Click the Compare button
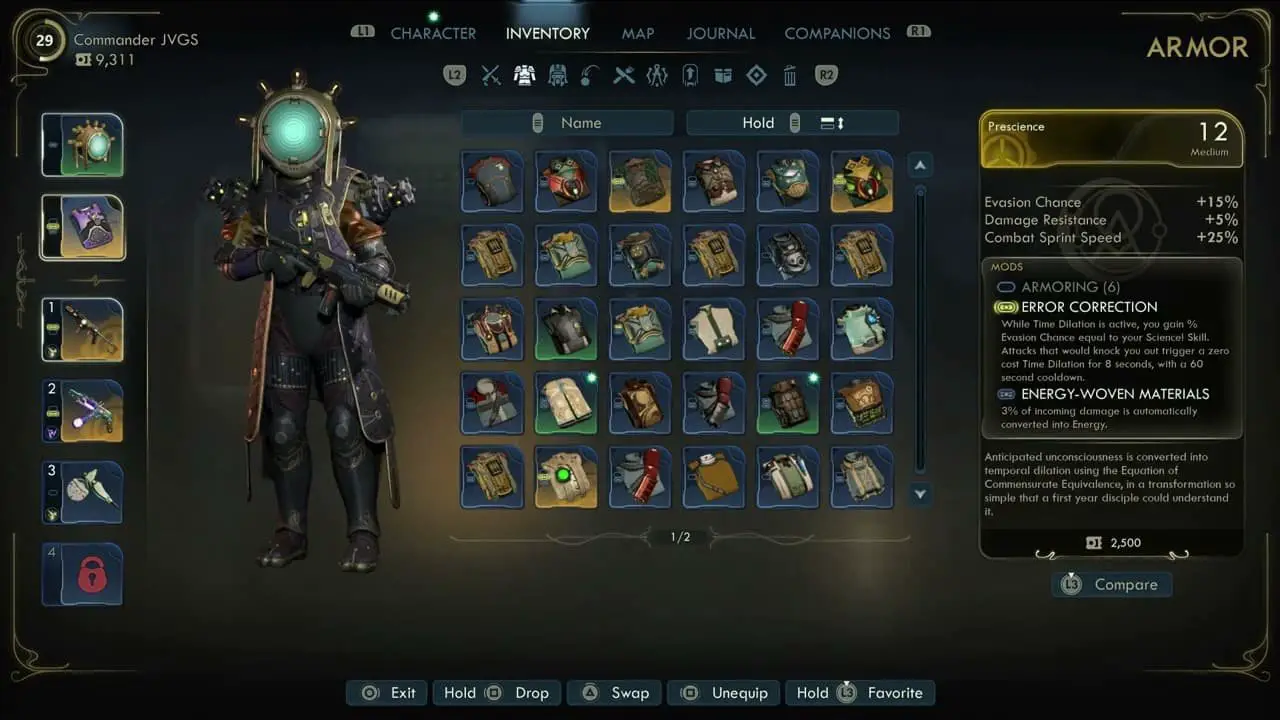Image resolution: width=1280 pixels, height=720 pixels. point(1112,585)
